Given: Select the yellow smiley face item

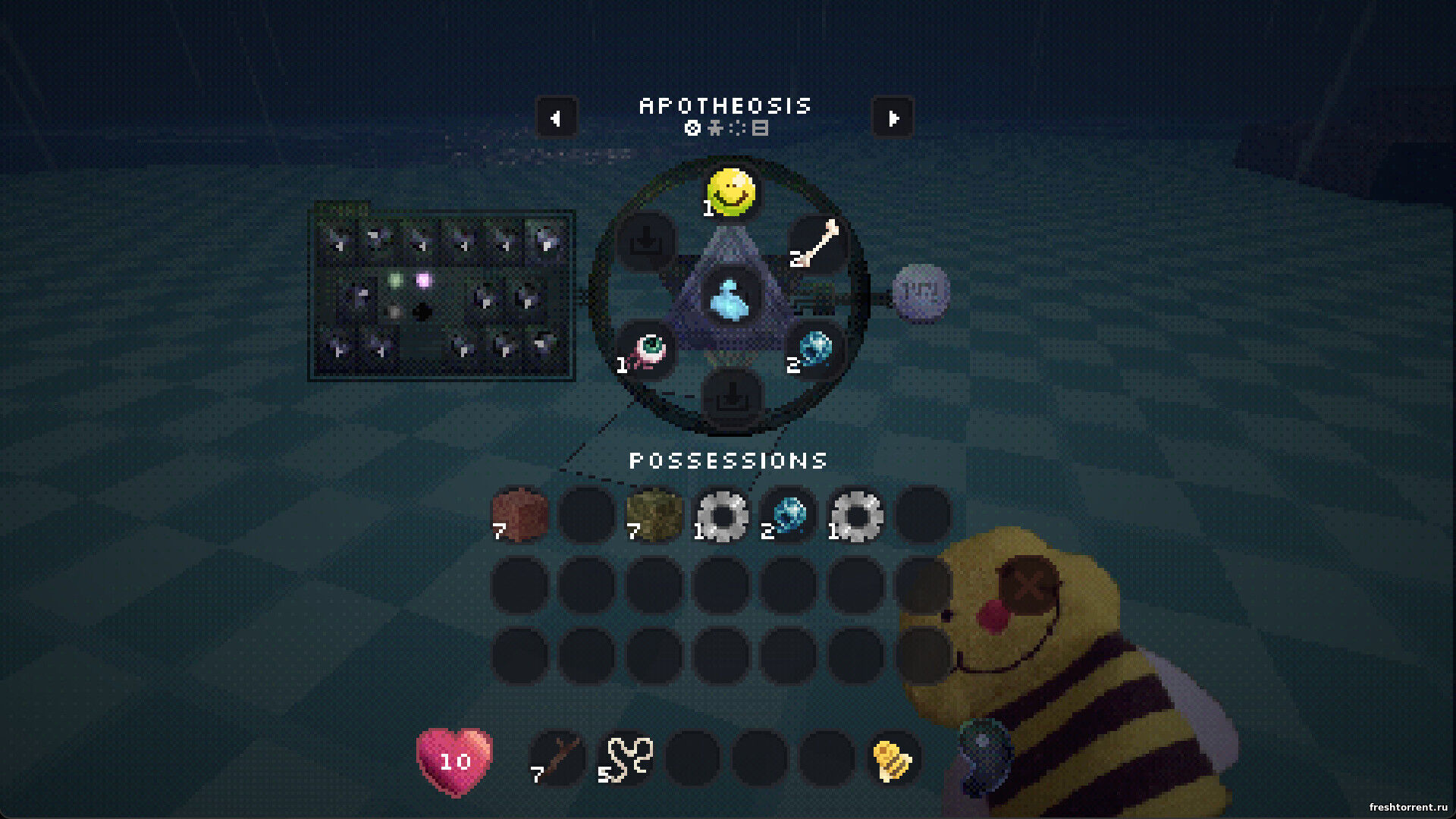Looking at the screenshot, I should (730, 192).
